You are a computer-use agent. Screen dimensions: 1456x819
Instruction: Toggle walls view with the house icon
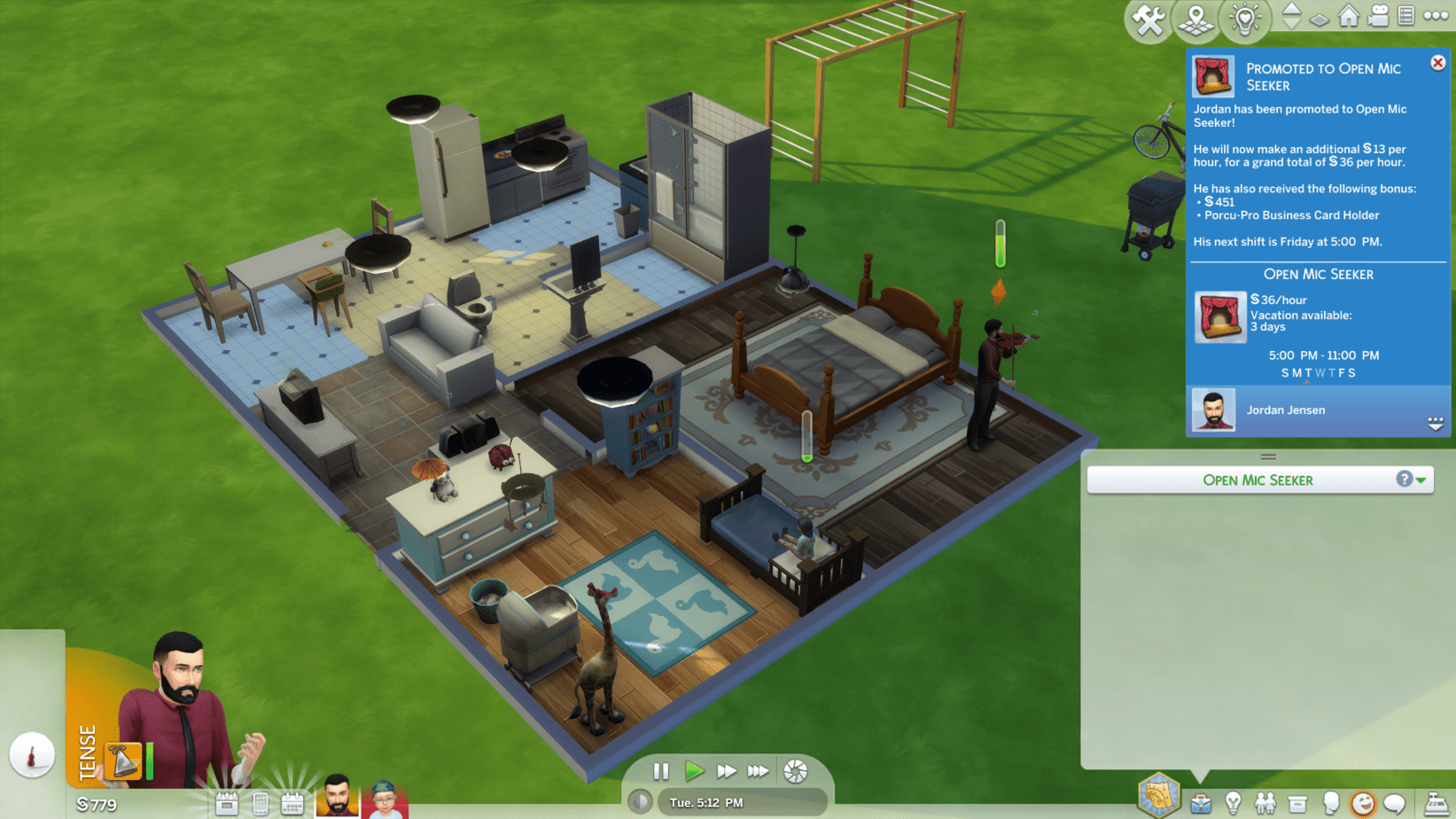pos(1348,16)
